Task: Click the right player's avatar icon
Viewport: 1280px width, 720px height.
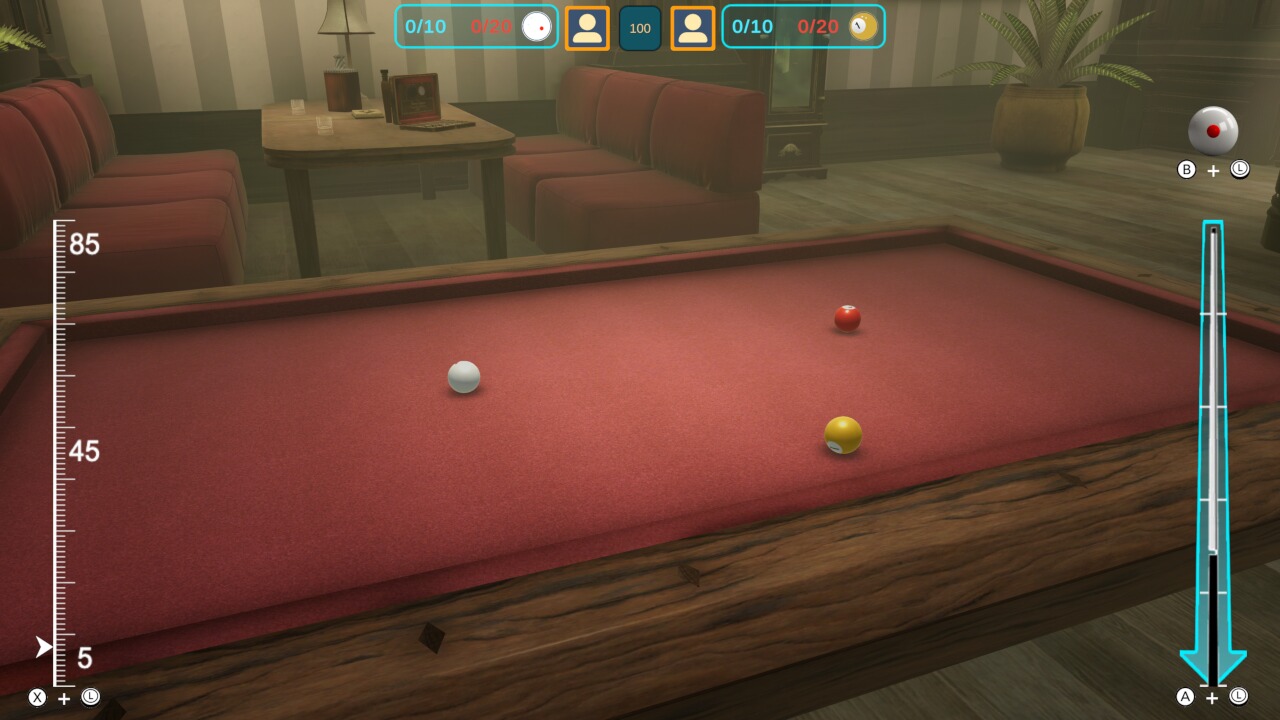Action: coord(692,27)
